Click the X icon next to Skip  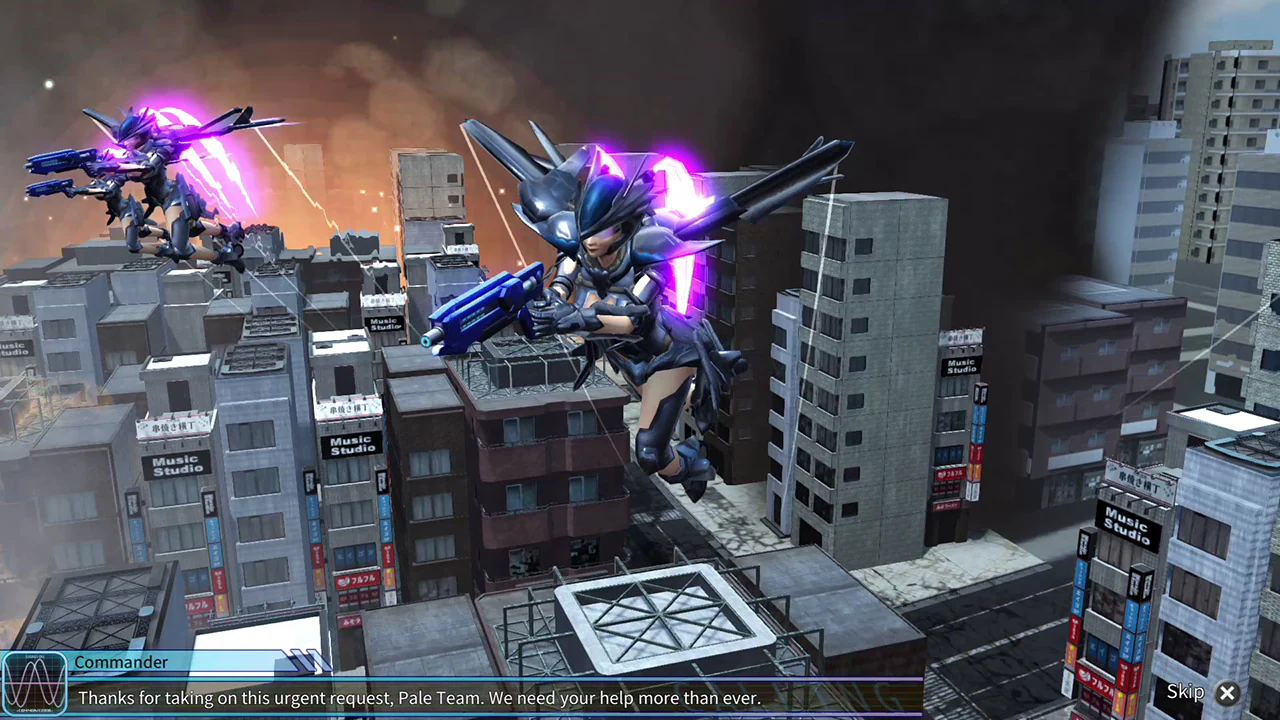pyautogui.click(x=1228, y=693)
